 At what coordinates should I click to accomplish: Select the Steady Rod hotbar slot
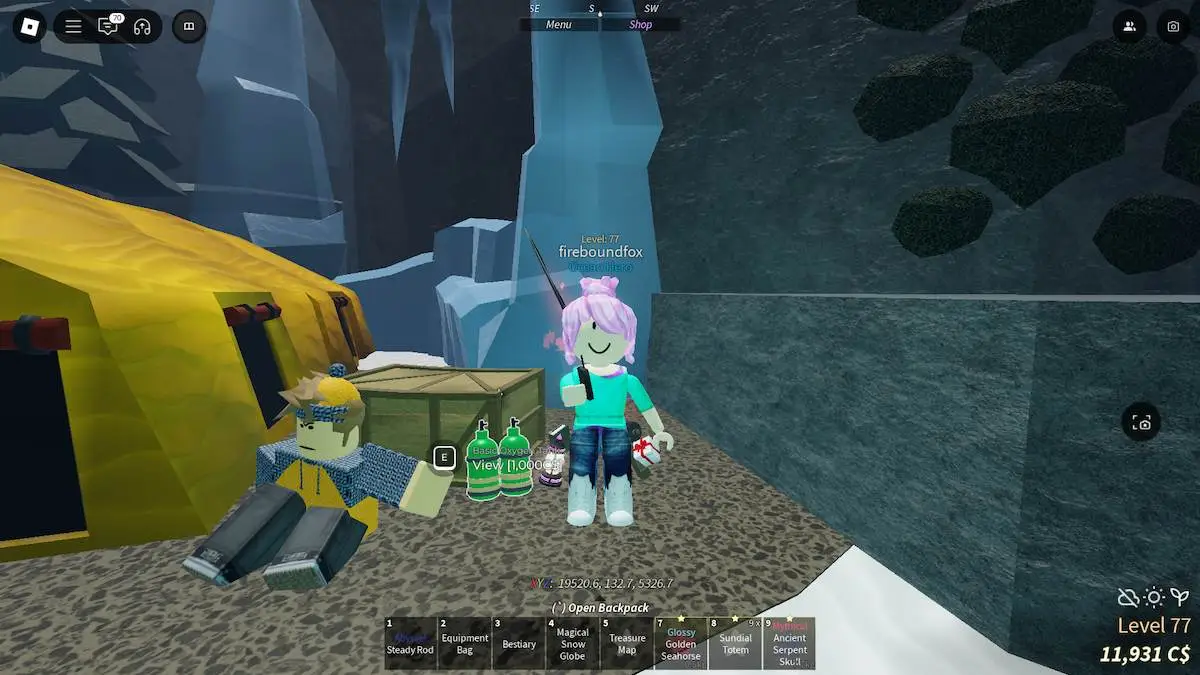410,643
